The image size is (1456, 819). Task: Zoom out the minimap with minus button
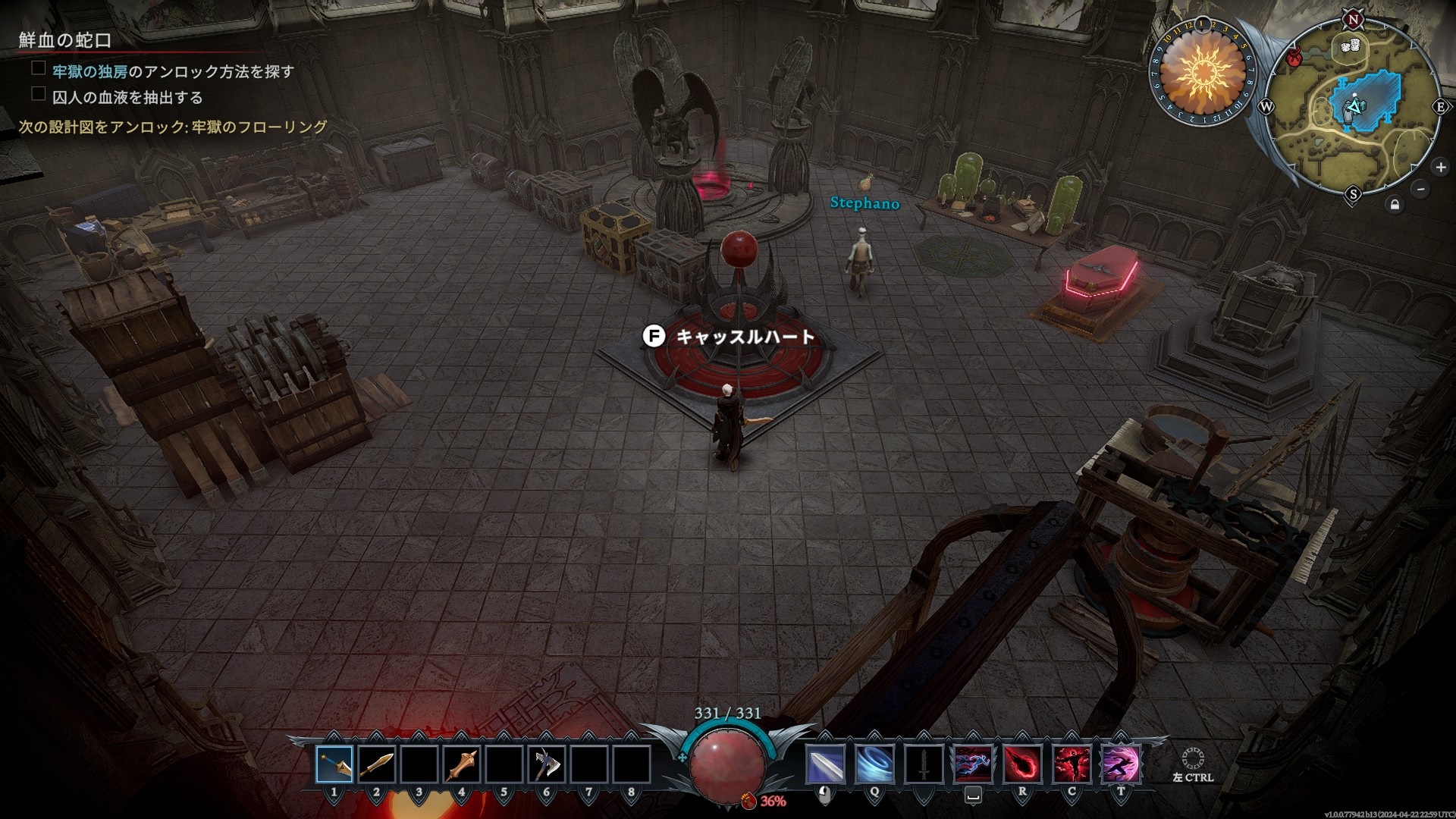point(1420,189)
